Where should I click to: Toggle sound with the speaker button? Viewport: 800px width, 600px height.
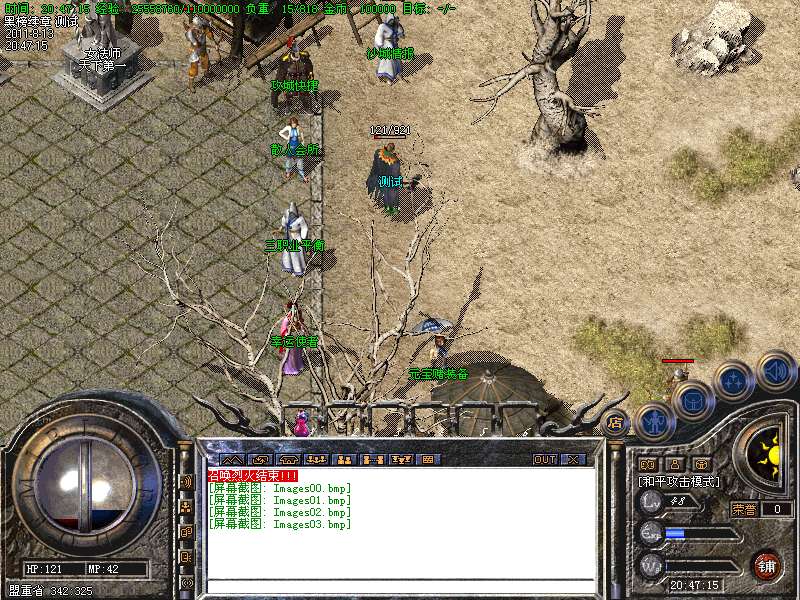point(776,370)
